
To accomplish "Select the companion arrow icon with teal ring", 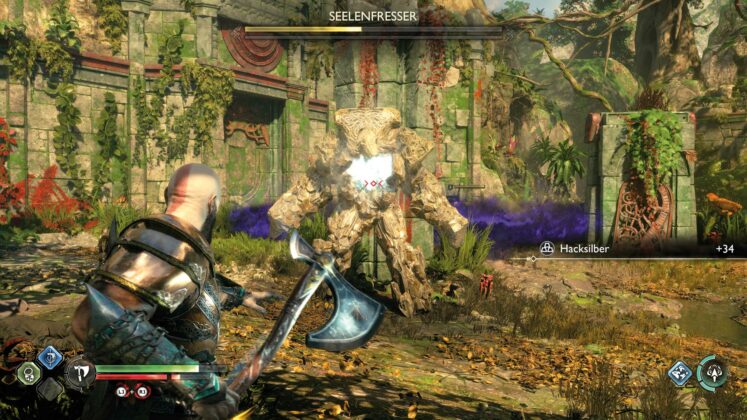I will coord(714,372).
